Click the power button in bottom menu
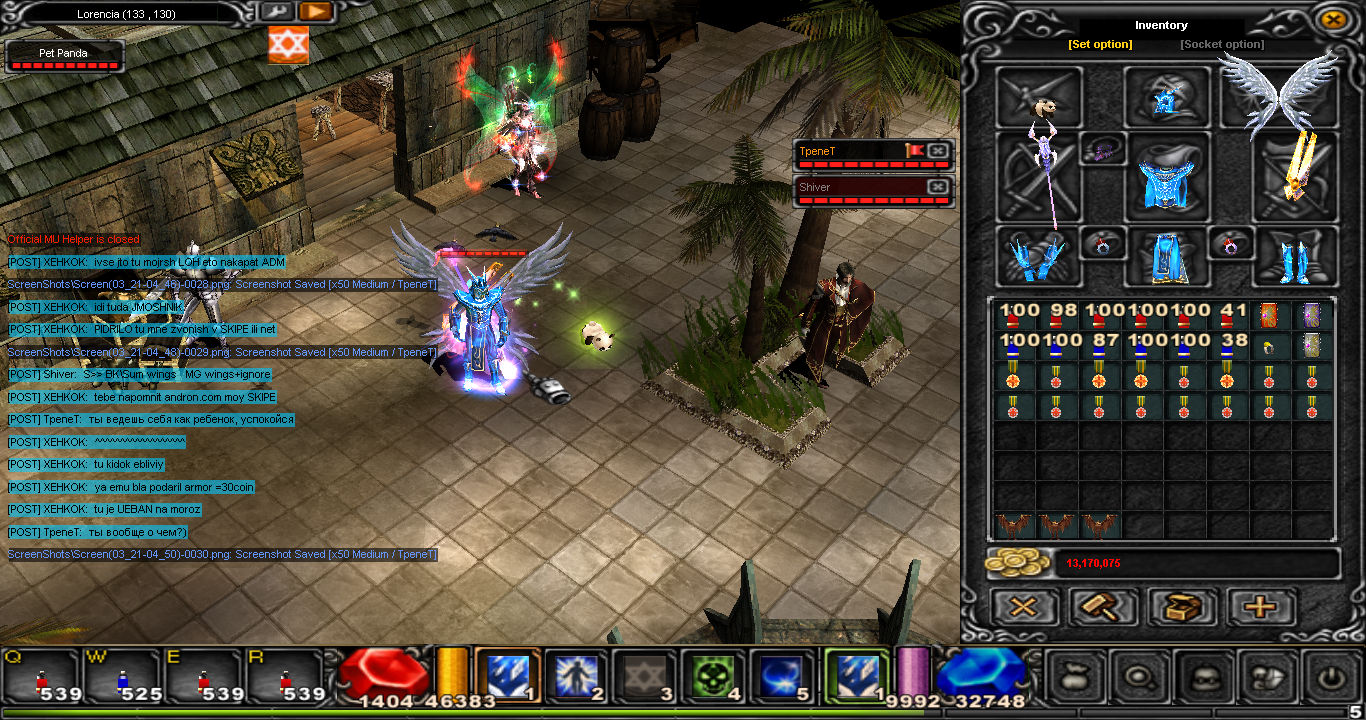 pos(1329,676)
